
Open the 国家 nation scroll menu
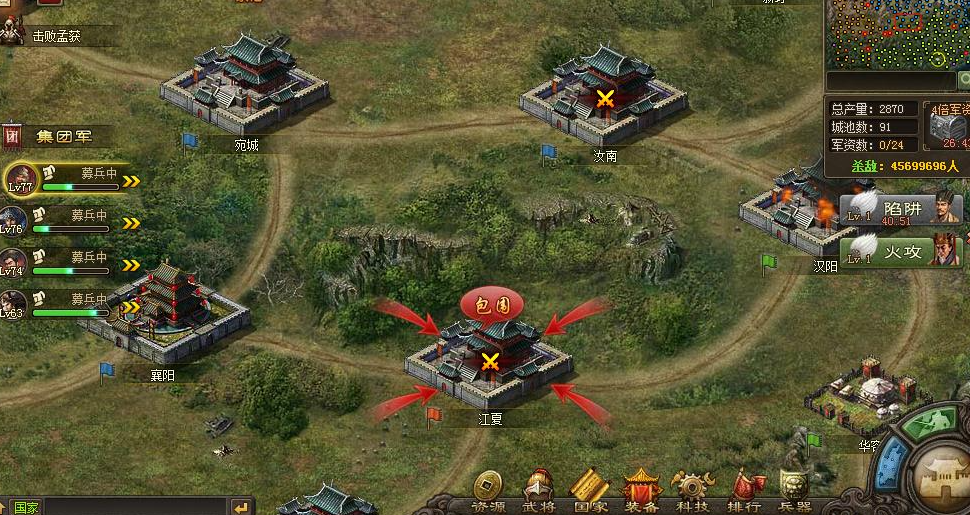point(590,490)
